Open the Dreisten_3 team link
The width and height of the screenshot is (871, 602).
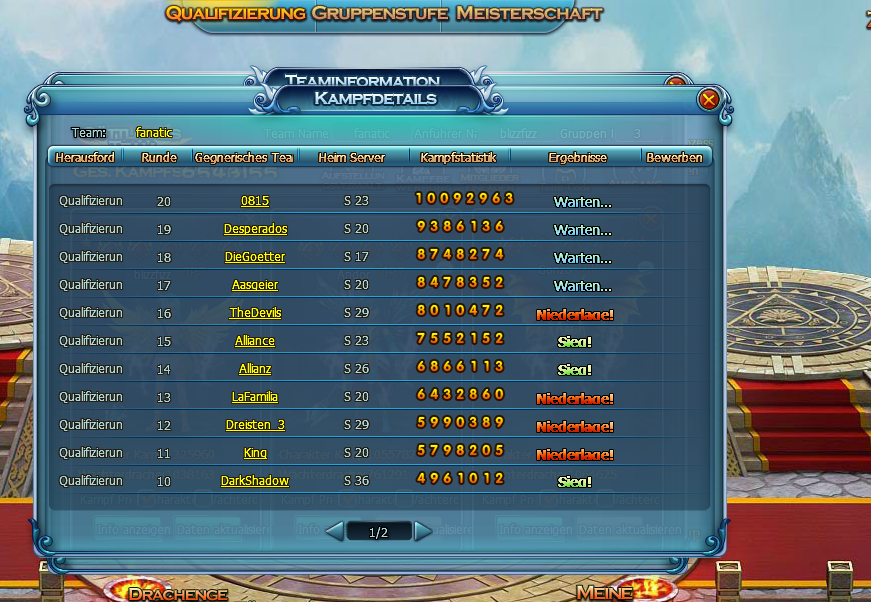click(x=255, y=425)
